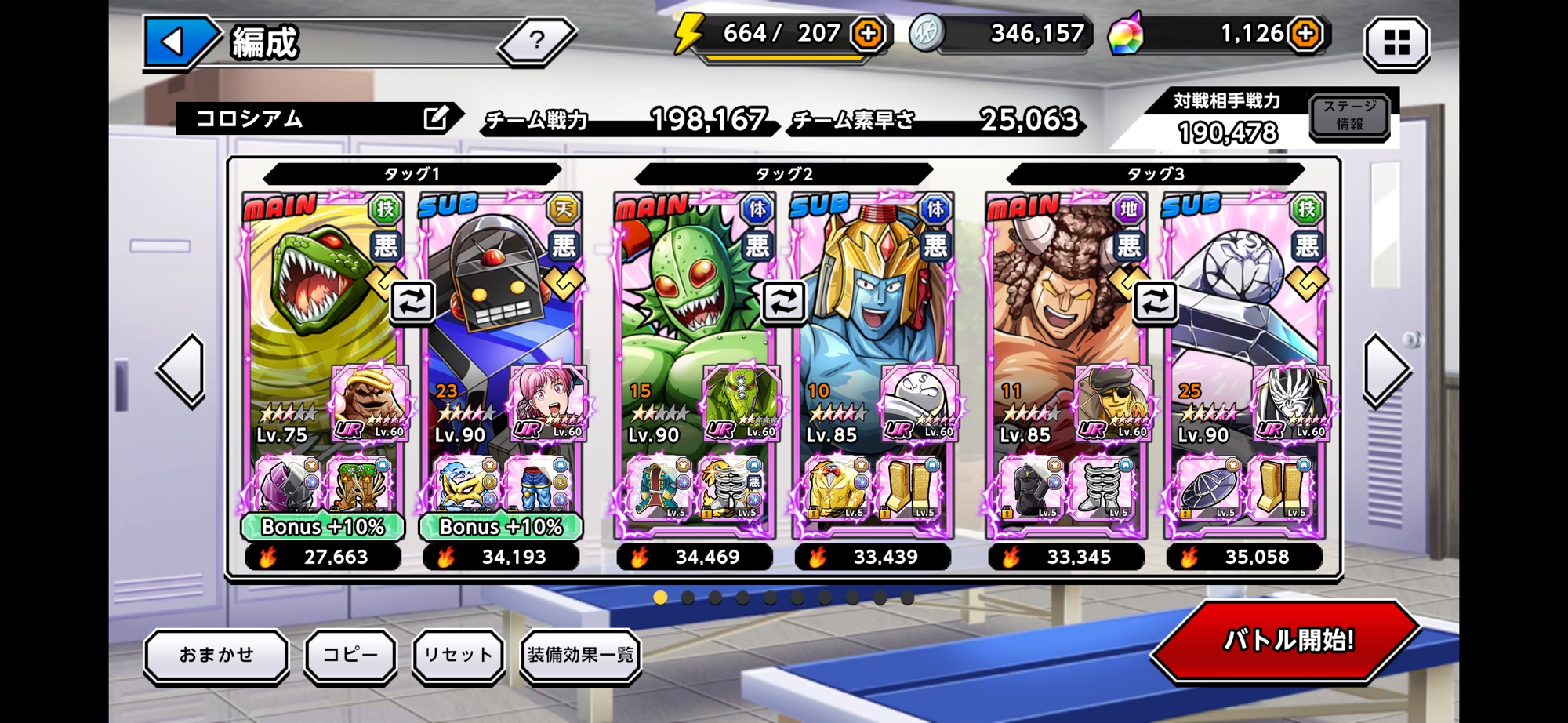1568x723 pixels.
Task: Add stamina with the lightning plus button
Action: pos(868,34)
